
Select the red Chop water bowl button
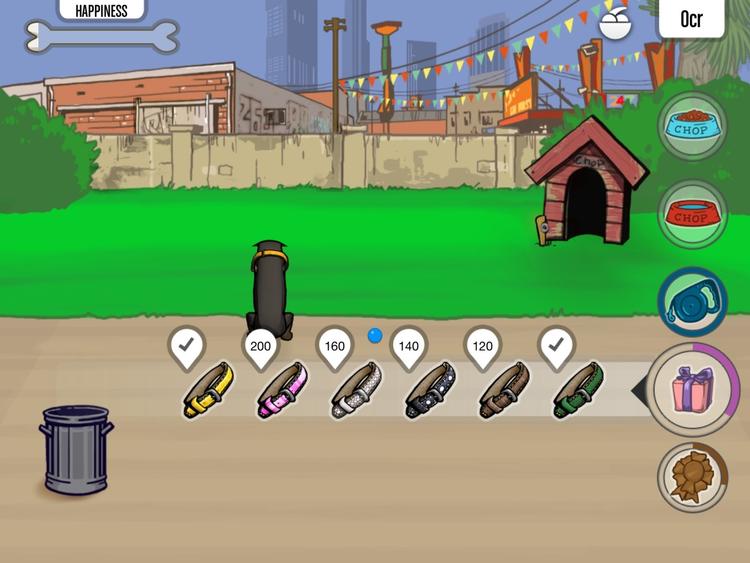tap(692, 214)
